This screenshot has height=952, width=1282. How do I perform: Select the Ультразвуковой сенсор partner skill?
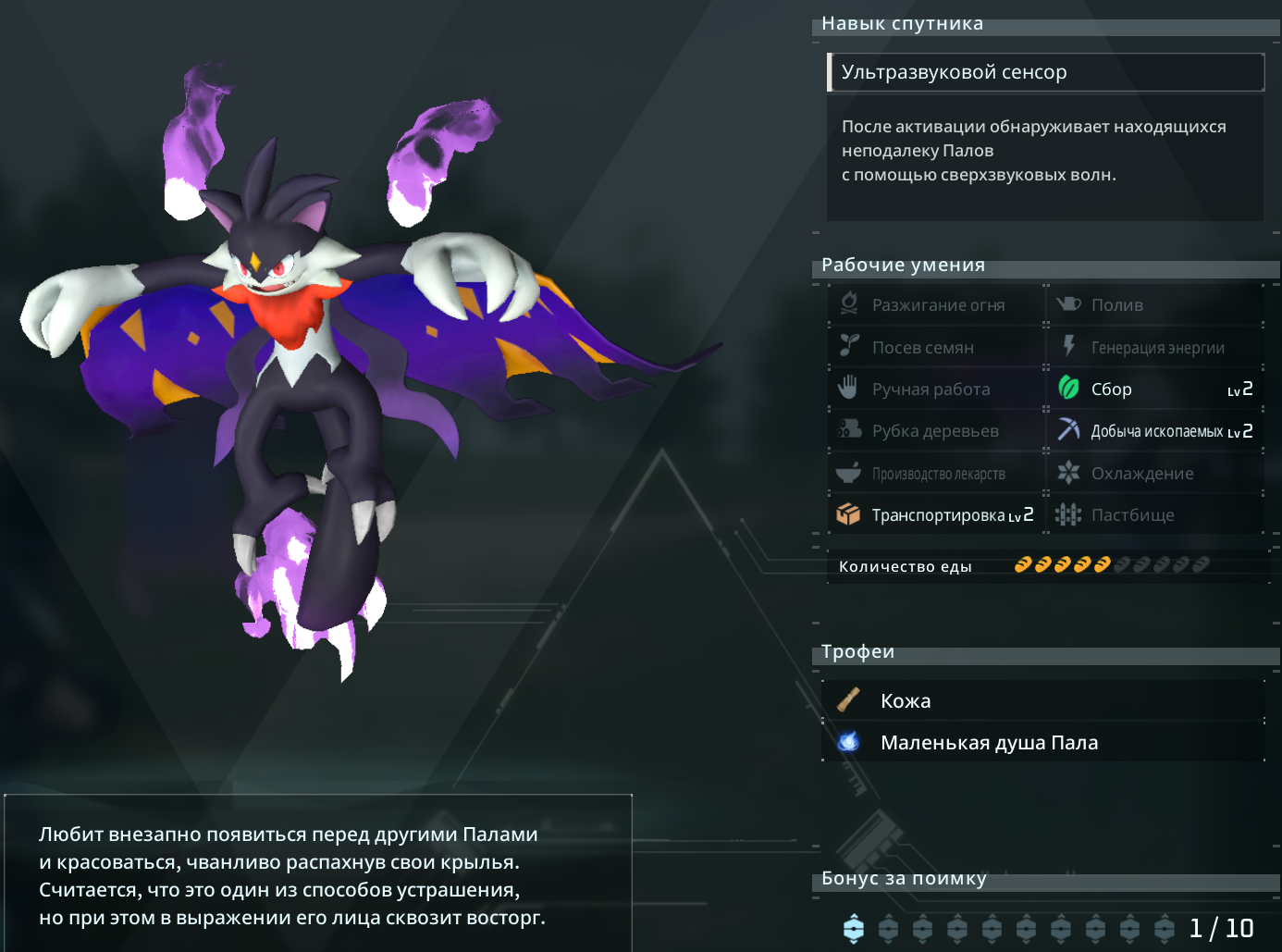(x=1045, y=72)
